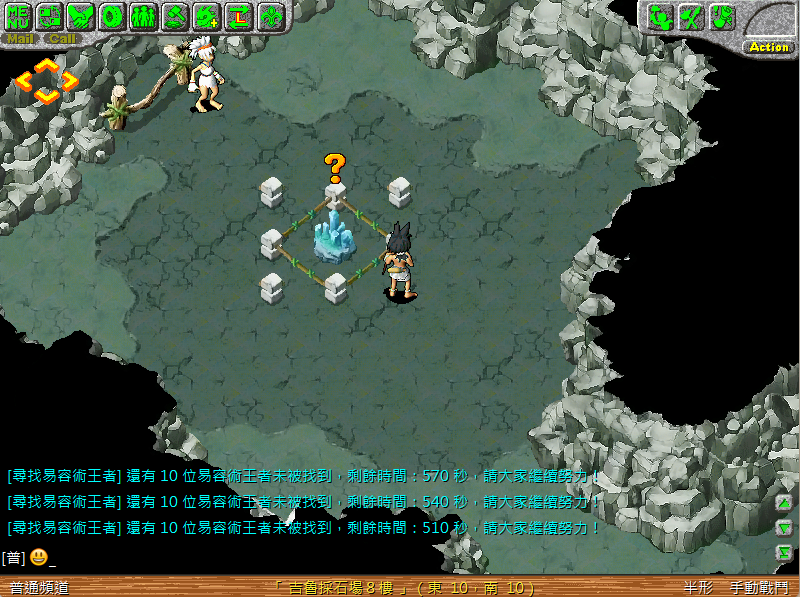Open the exclamation rose icon
The image size is (800, 597).
coord(721,16)
